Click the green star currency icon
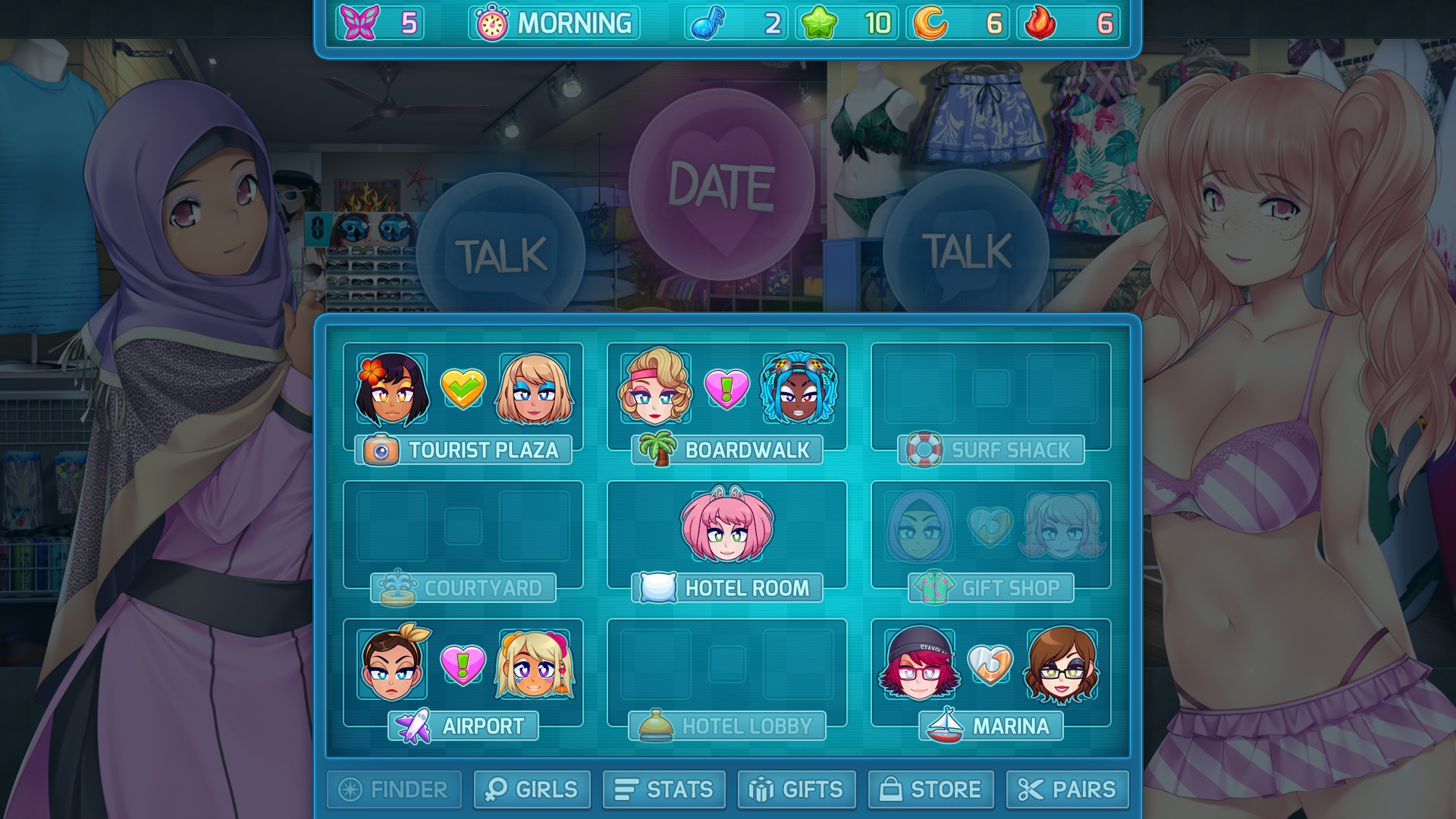 click(821, 24)
